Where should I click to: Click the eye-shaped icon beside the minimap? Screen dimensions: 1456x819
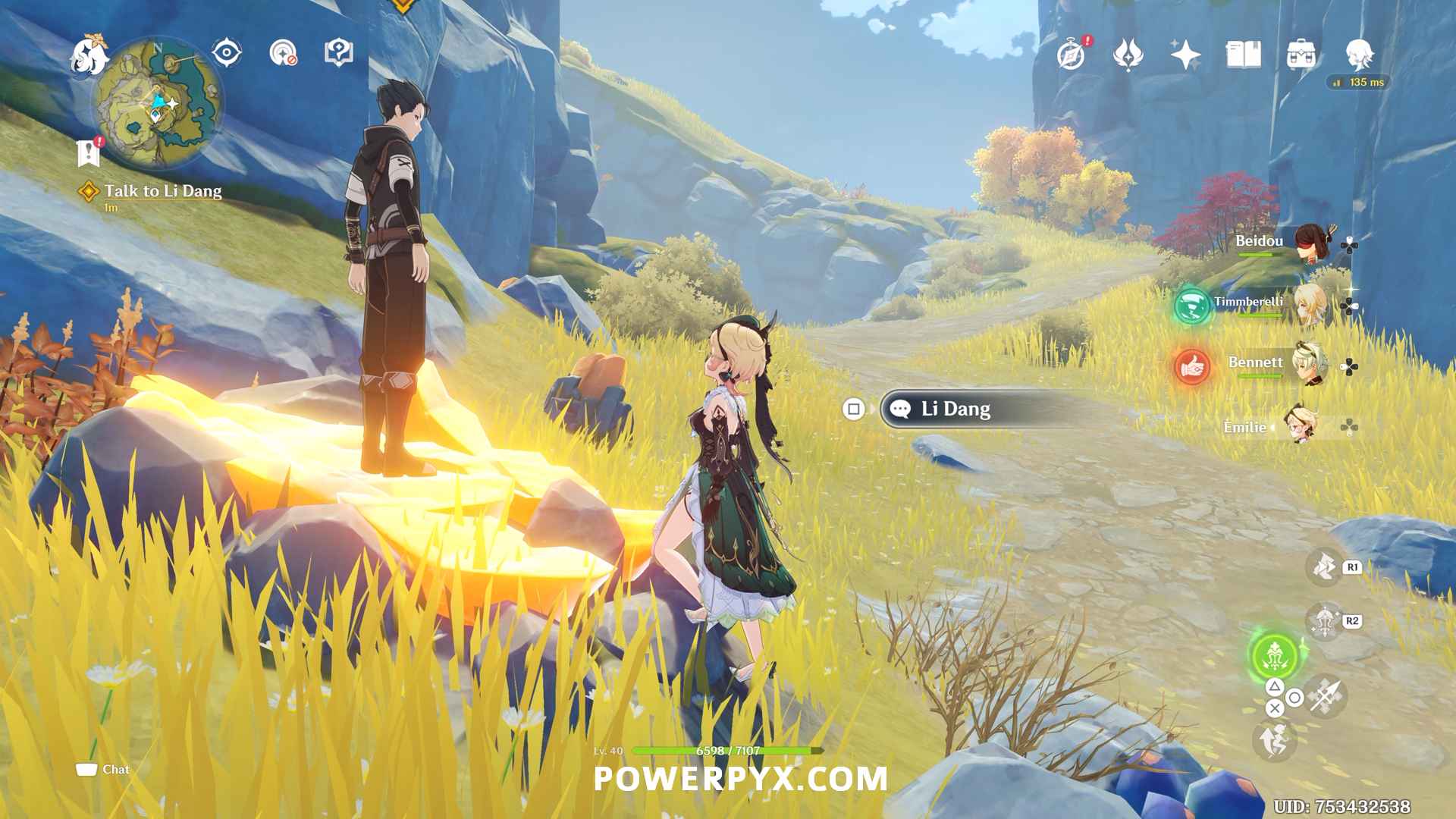pos(226,53)
